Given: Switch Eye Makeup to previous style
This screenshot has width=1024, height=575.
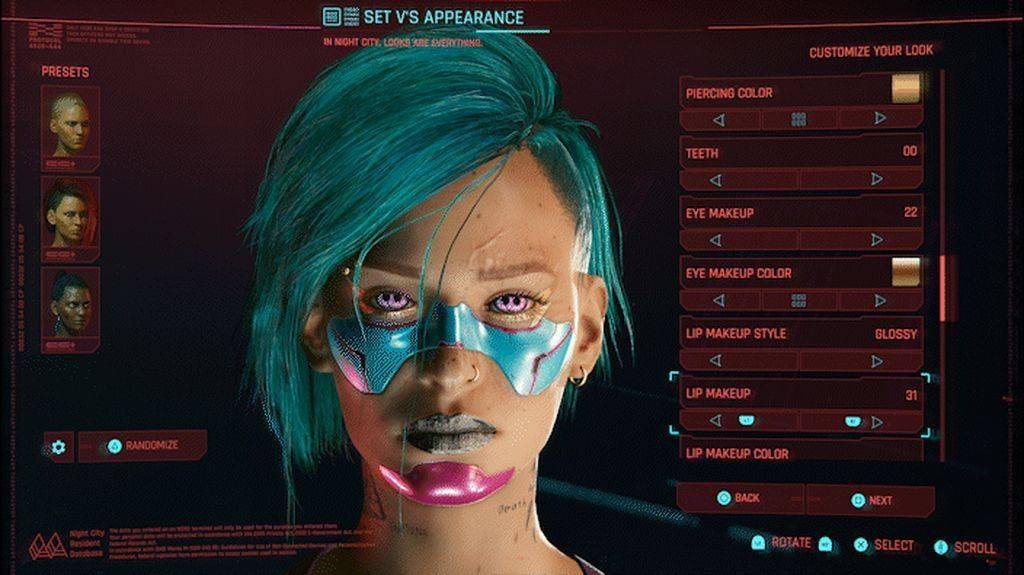Looking at the screenshot, I should tap(716, 240).
